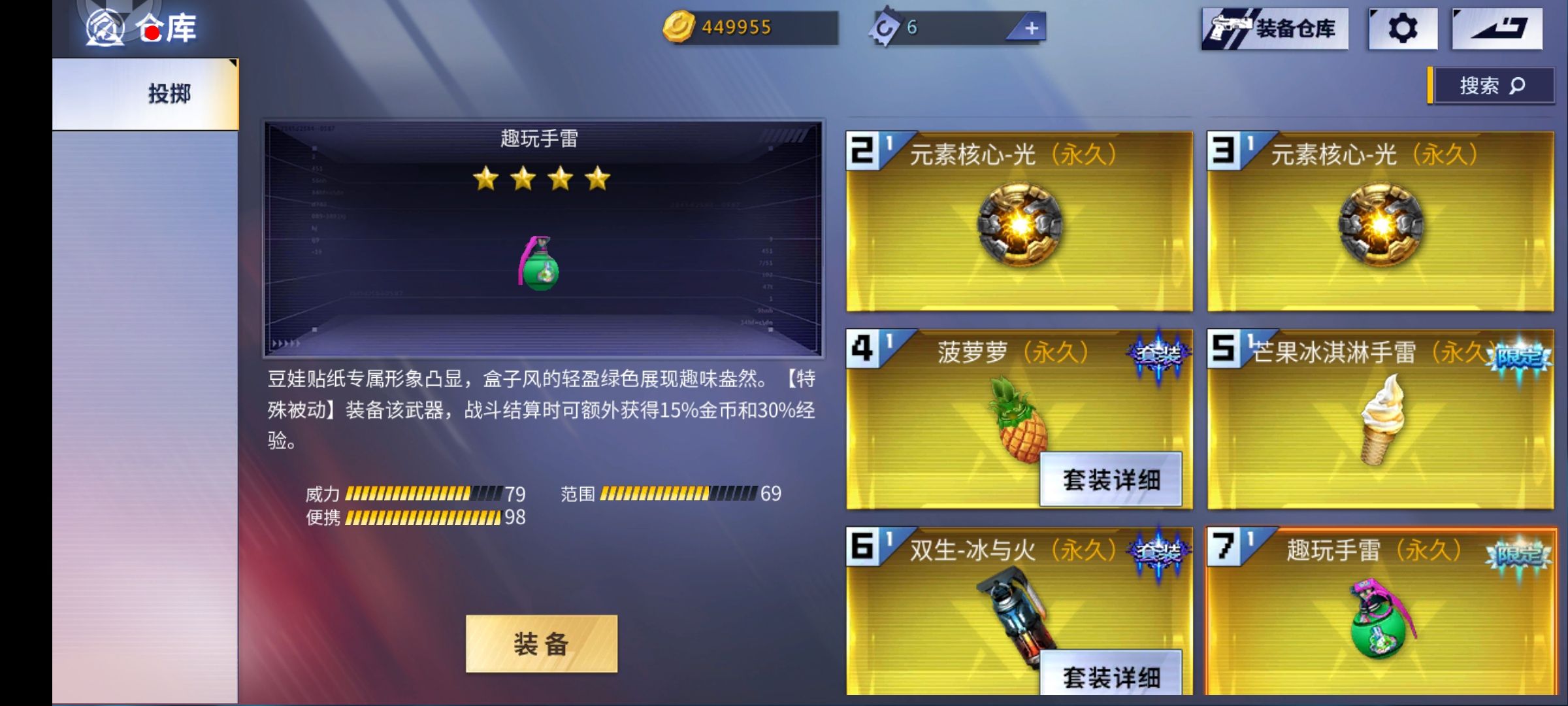Switch to the 投掷 tab
The width and height of the screenshot is (1568, 706).
pyautogui.click(x=165, y=93)
